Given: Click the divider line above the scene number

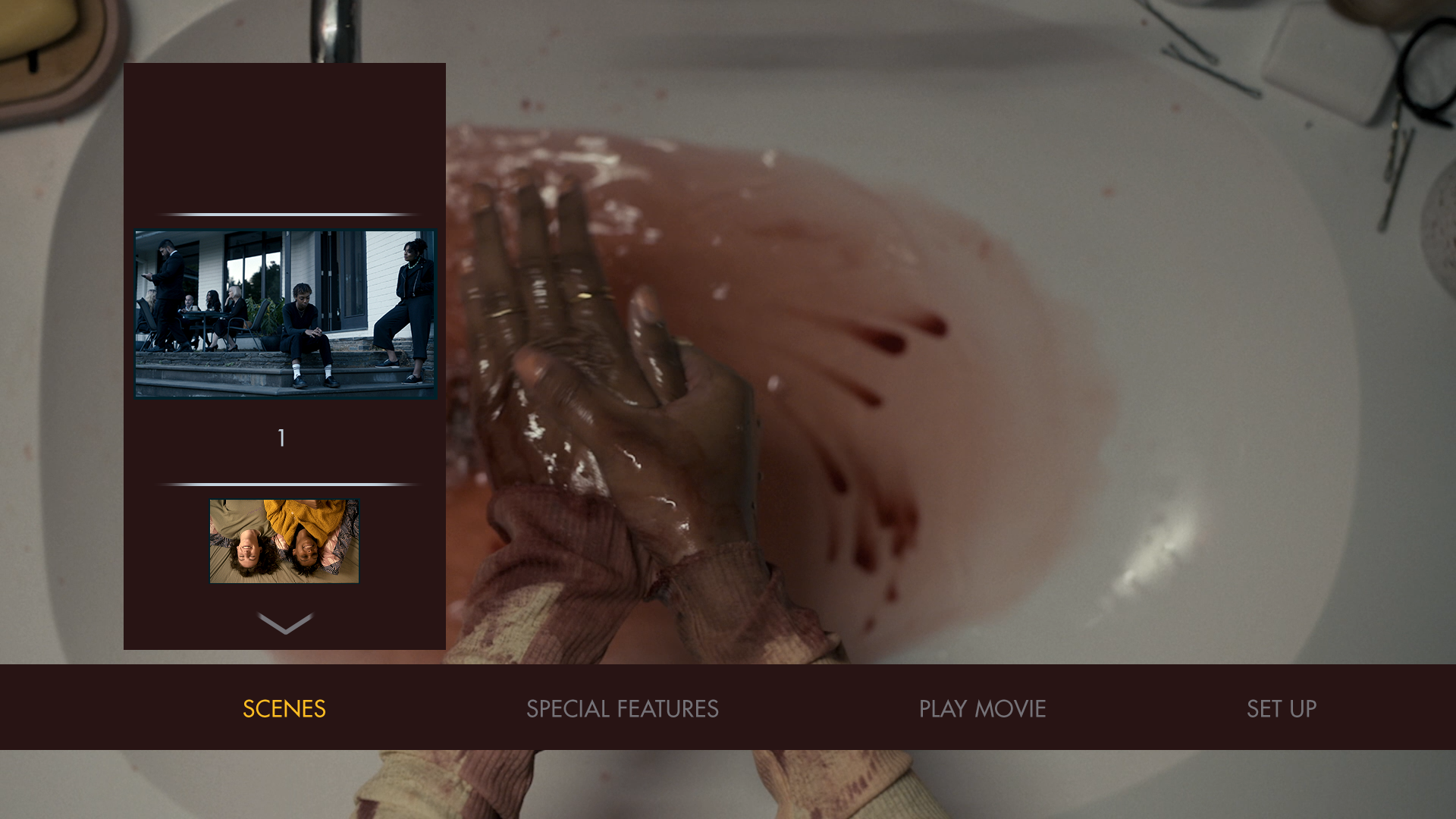Looking at the screenshot, I should 284,215.
